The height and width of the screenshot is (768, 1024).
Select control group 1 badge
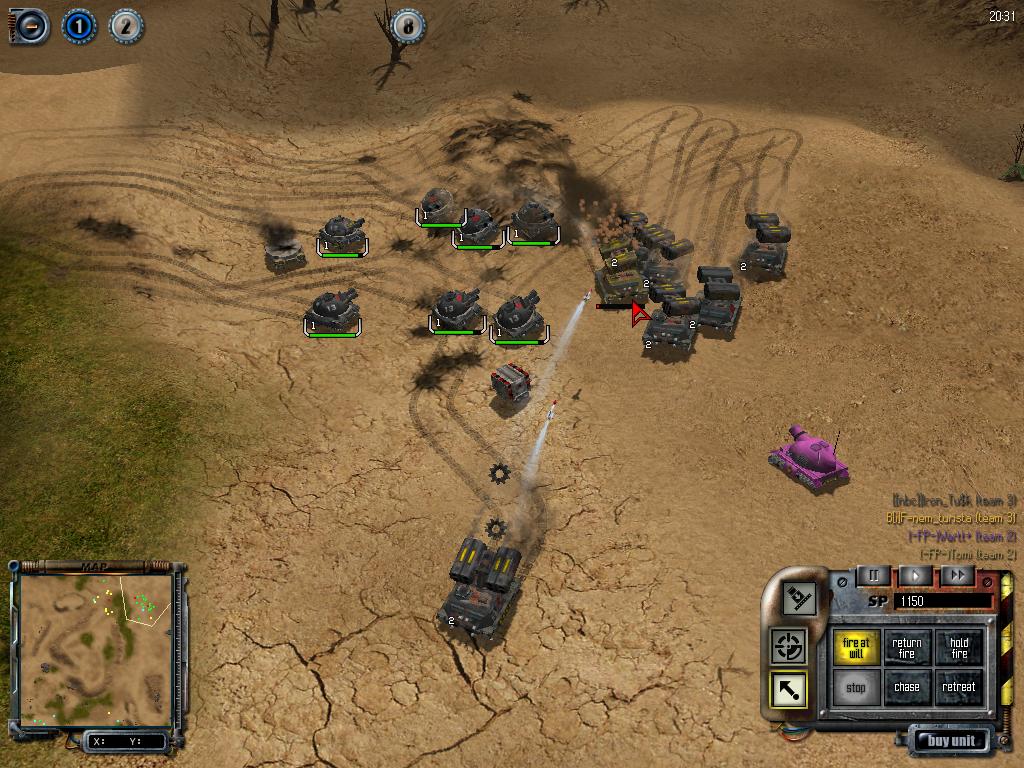pos(79,26)
